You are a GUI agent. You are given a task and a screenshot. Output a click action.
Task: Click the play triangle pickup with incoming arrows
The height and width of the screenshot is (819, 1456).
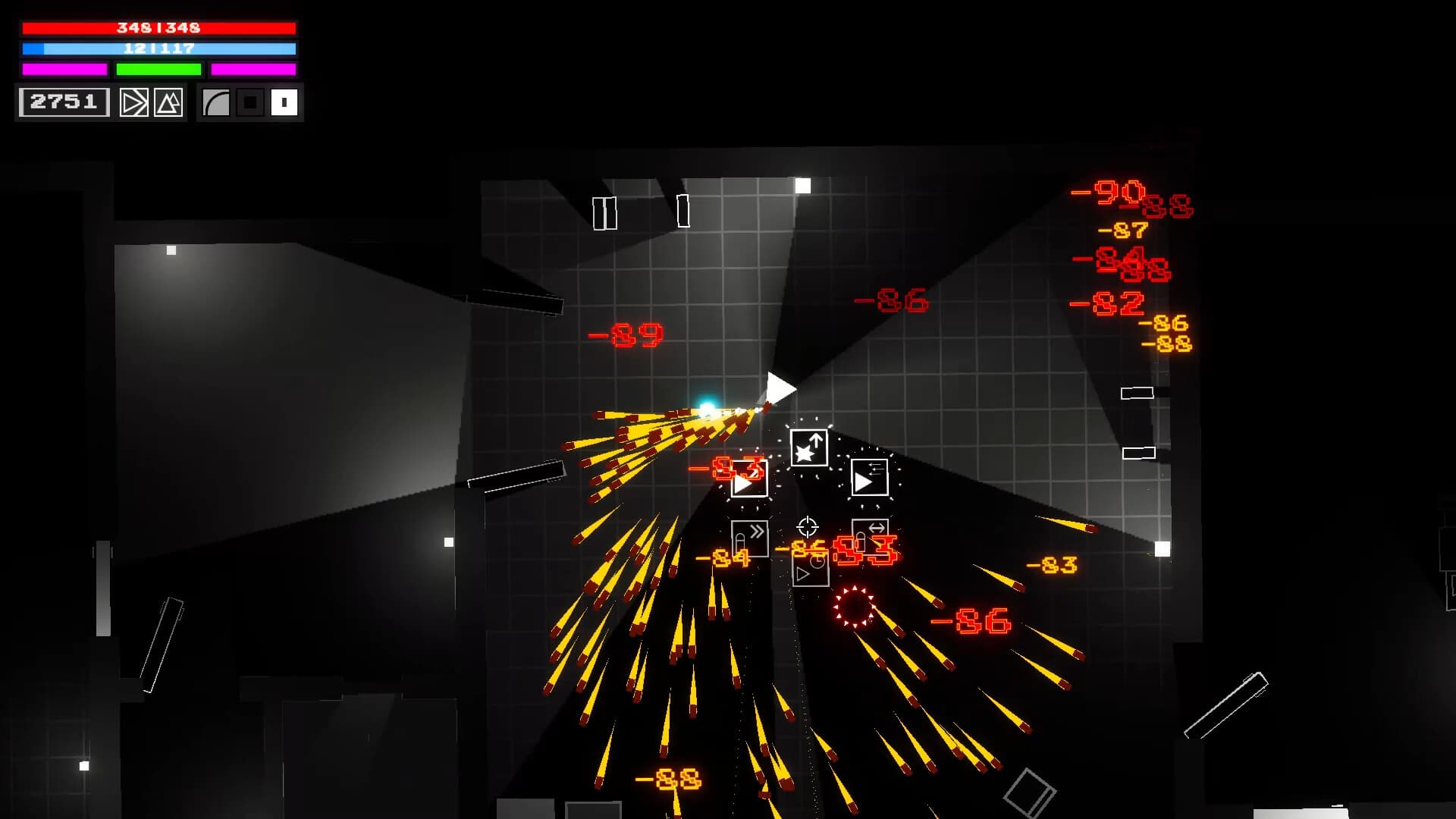coord(870,476)
